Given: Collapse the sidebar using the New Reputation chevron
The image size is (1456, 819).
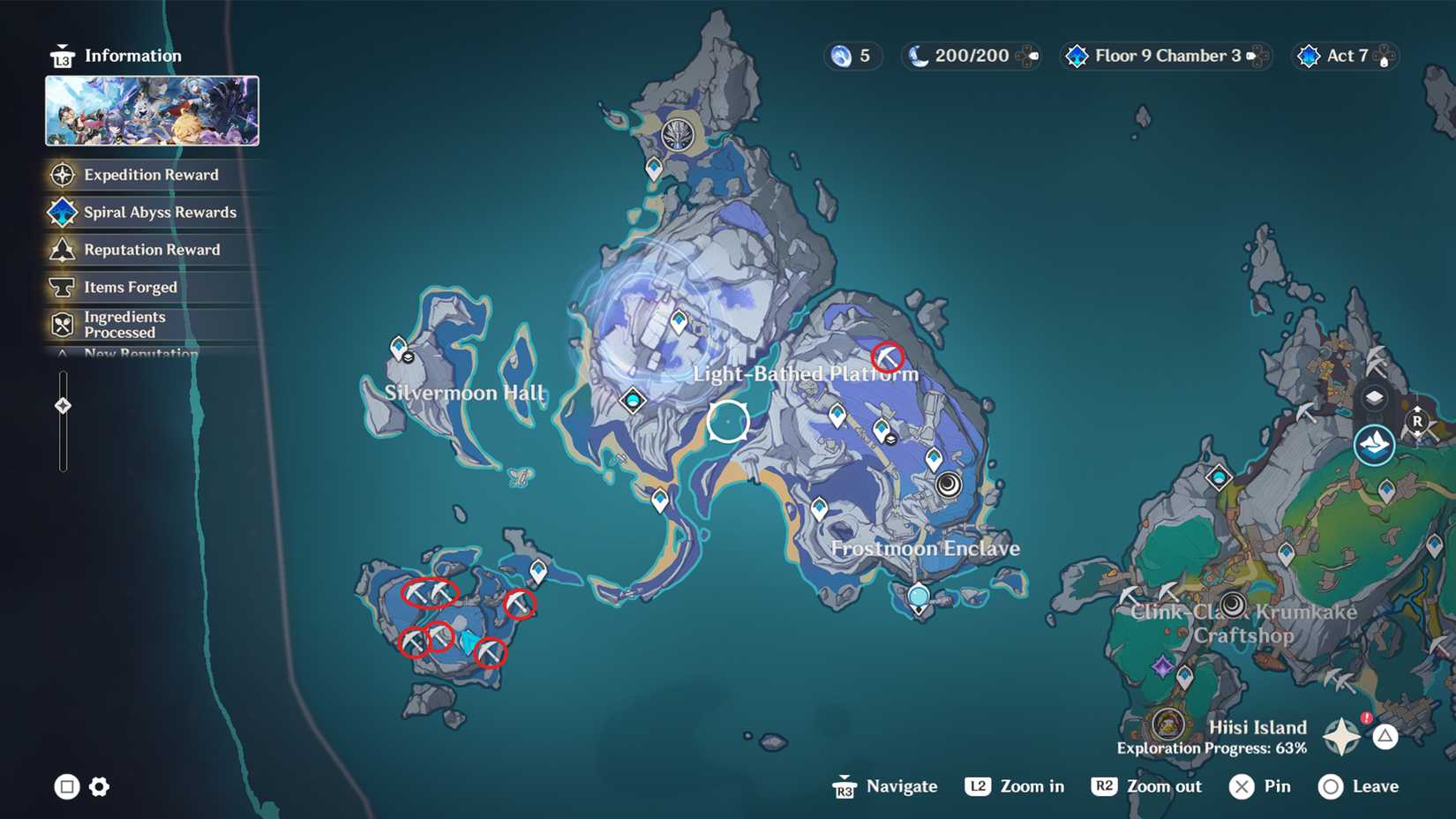Looking at the screenshot, I should 62,353.
